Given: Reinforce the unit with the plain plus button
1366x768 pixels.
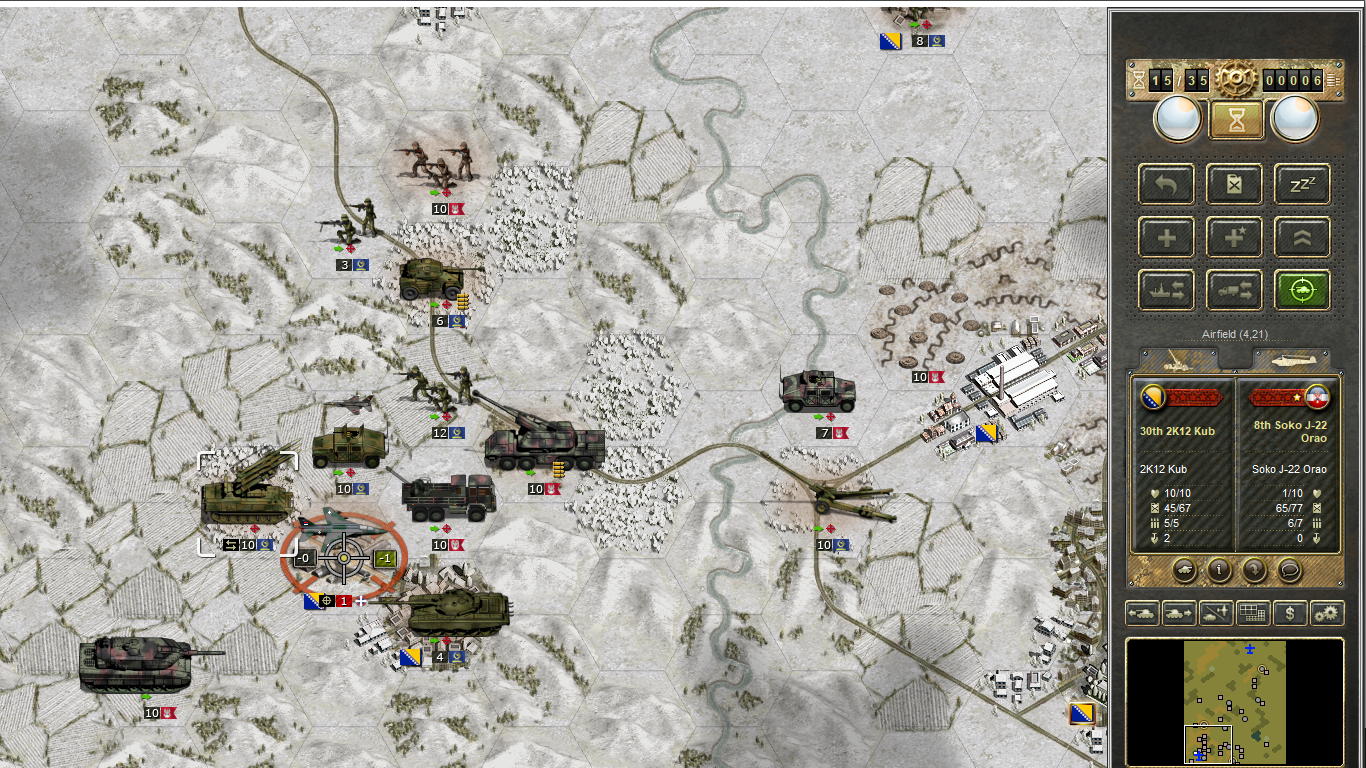Looking at the screenshot, I should tap(1166, 237).
